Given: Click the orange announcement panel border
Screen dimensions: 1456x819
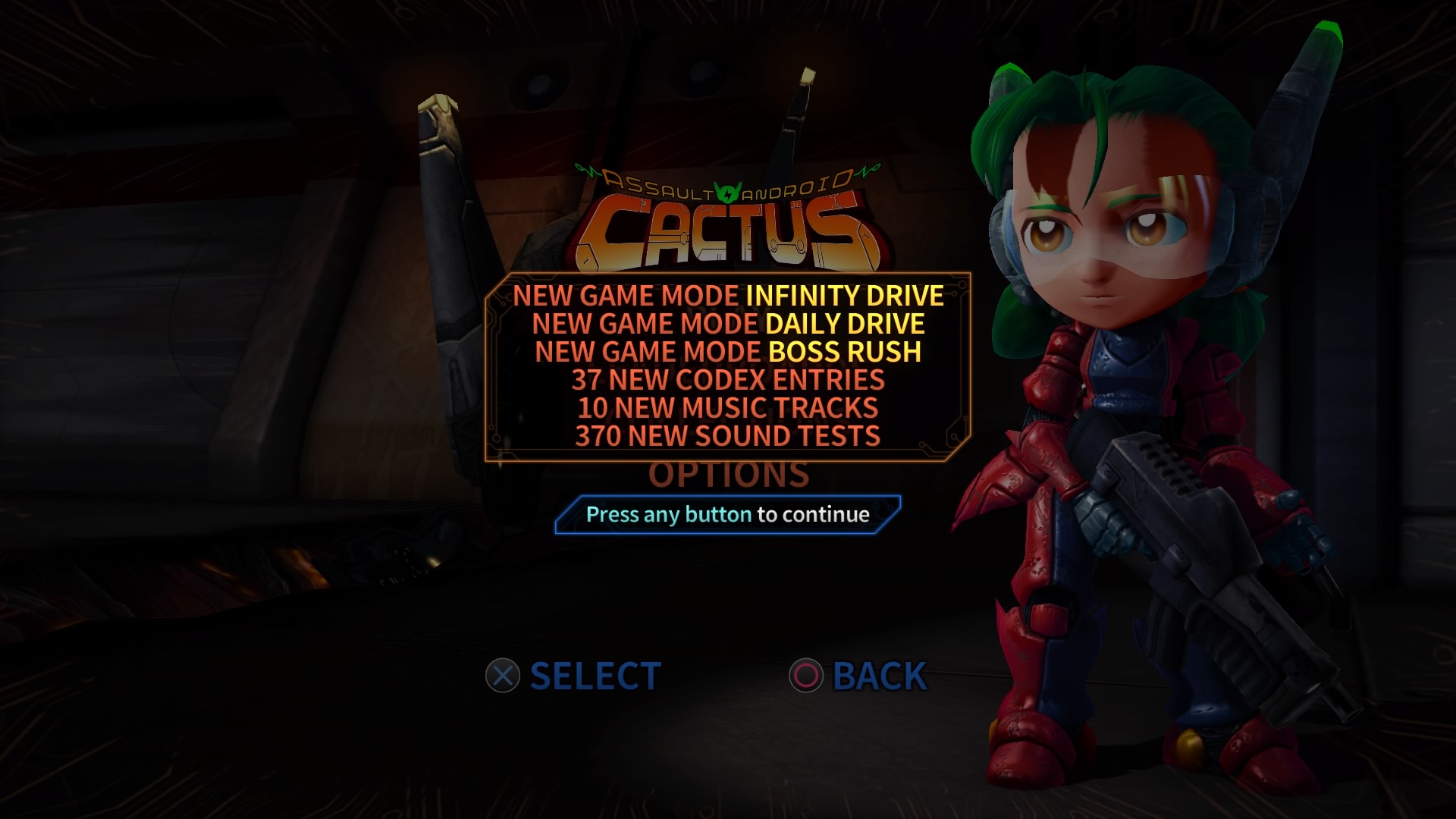Looking at the screenshot, I should [728, 275].
